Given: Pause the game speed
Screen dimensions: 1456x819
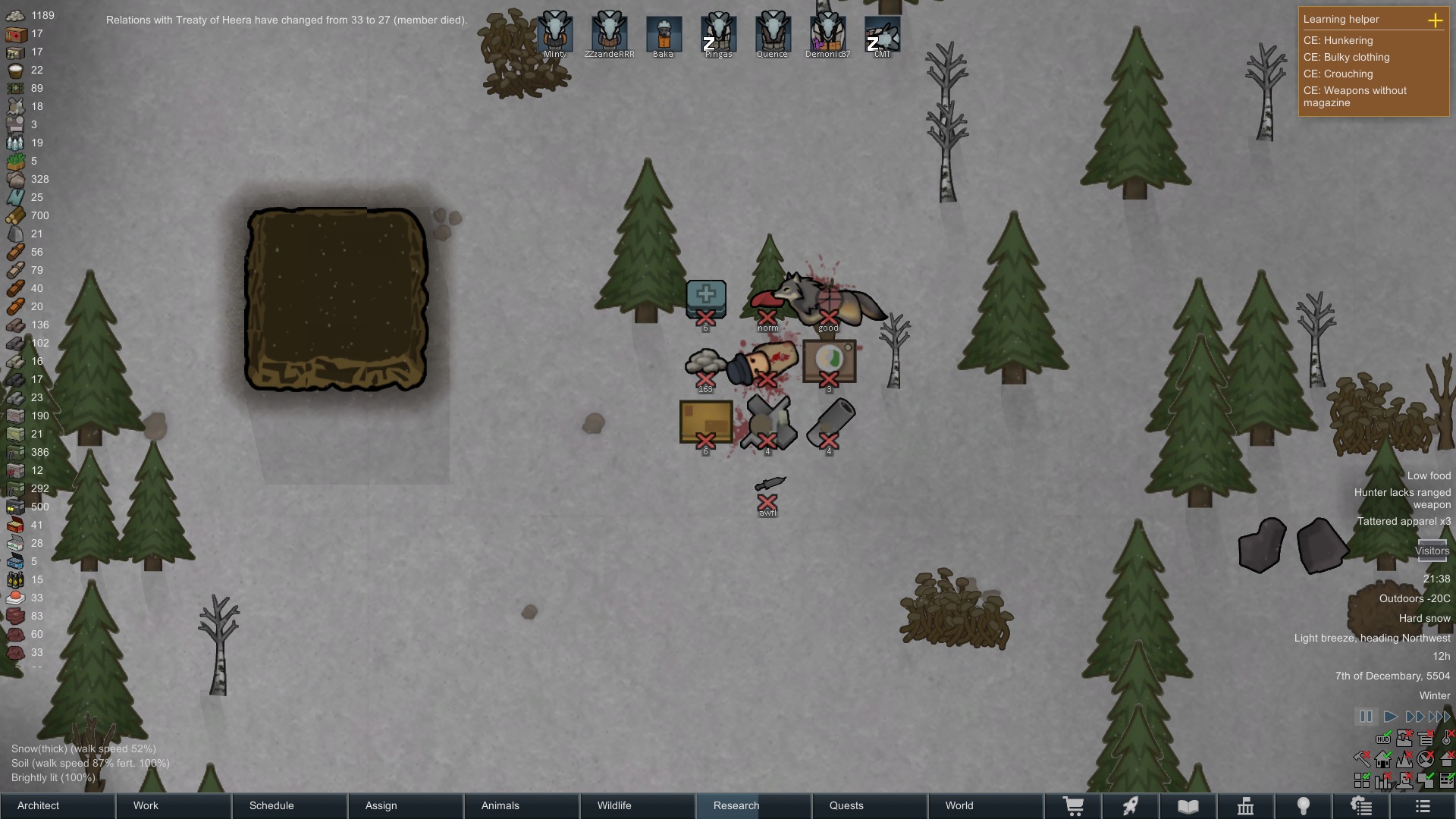Looking at the screenshot, I should [1365, 717].
